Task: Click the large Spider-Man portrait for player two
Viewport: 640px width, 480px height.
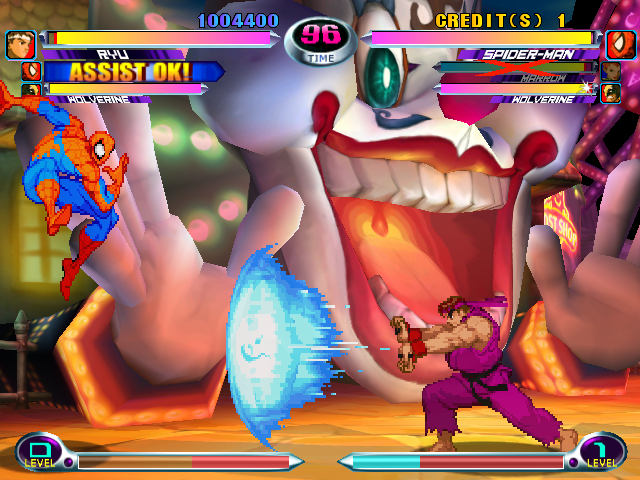Action: (619, 45)
